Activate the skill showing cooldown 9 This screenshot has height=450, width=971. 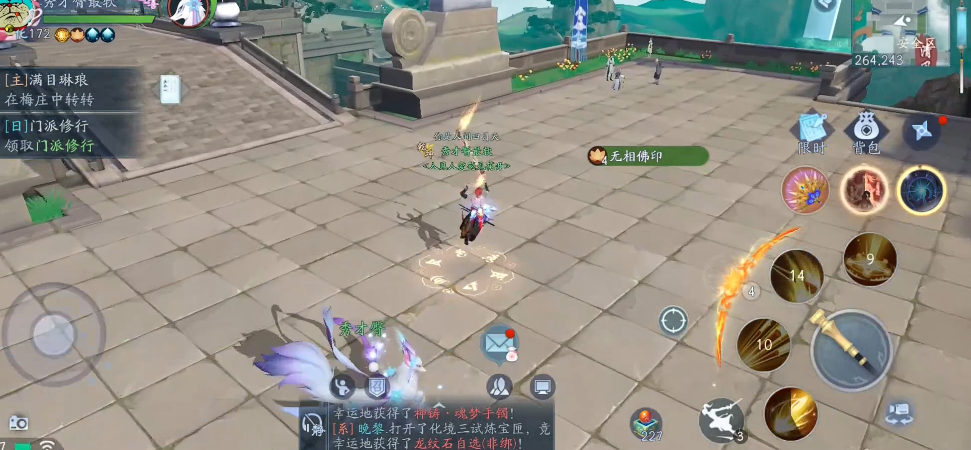[869, 260]
